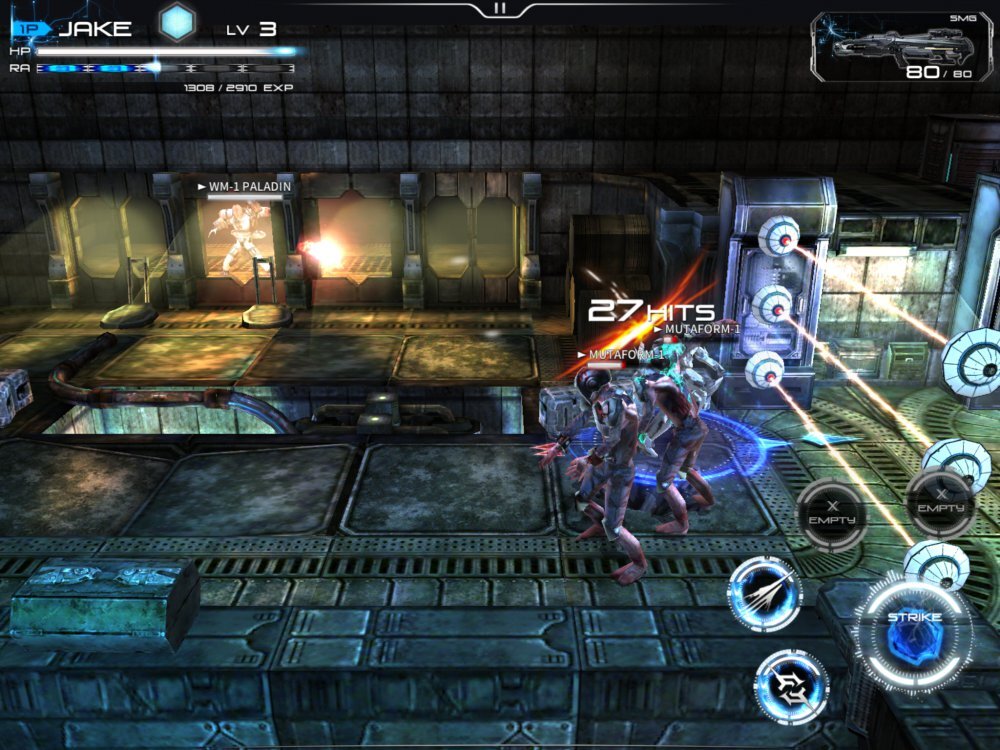Viewport: 1000px width, 750px height.
Task: Tap the circular swap arrows icon
Action: pyautogui.click(x=791, y=686)
